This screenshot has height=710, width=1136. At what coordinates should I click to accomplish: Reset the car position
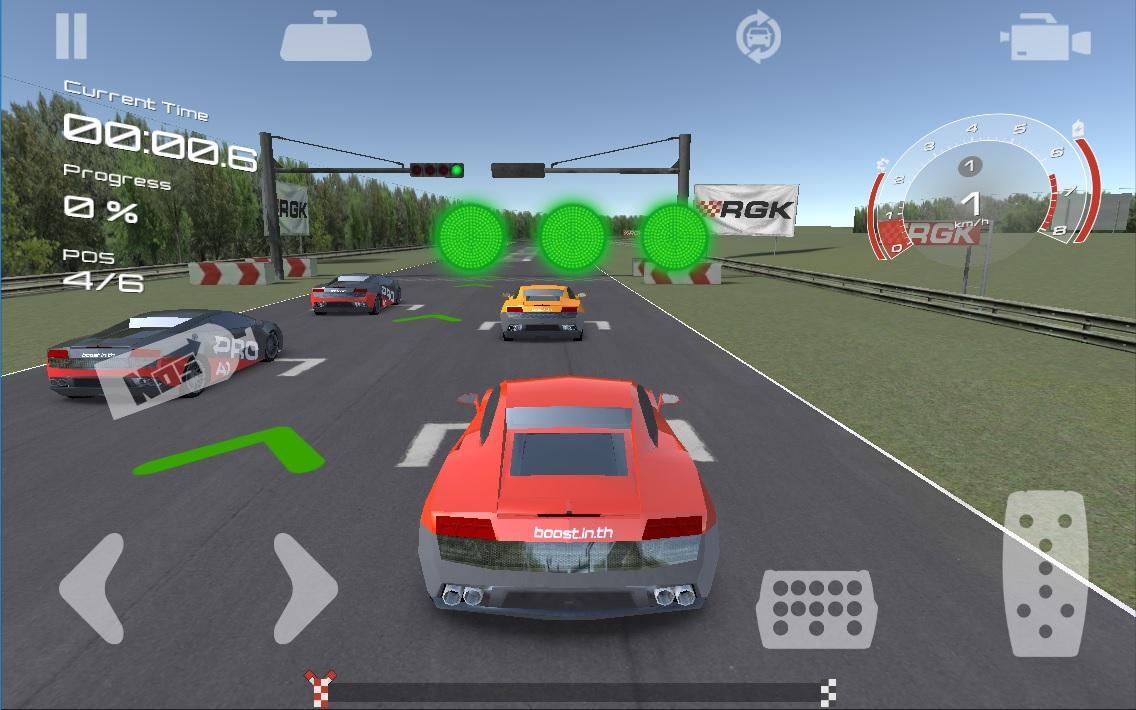[758, 38]
